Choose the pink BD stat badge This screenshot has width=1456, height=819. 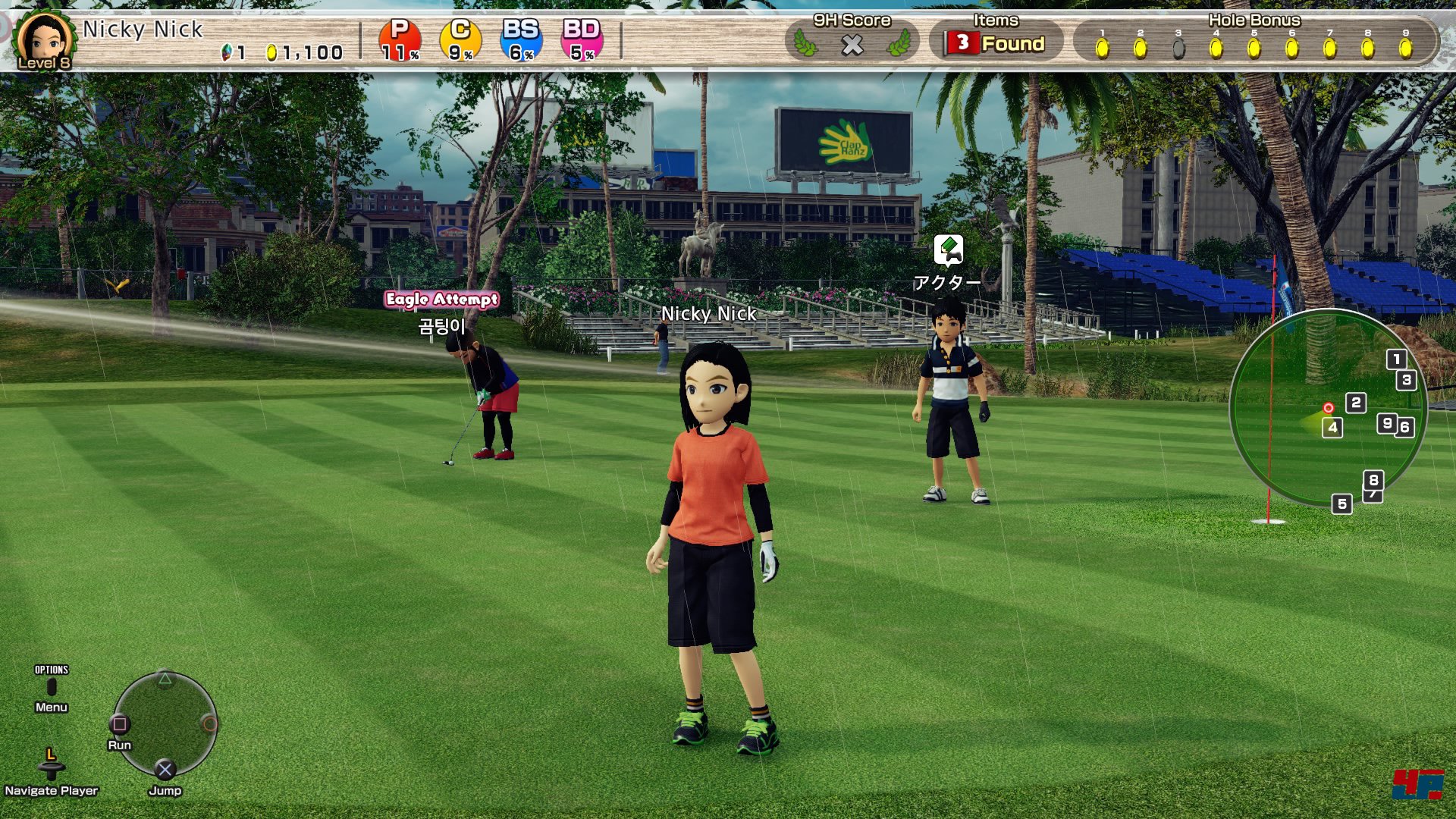pos(582,40)
